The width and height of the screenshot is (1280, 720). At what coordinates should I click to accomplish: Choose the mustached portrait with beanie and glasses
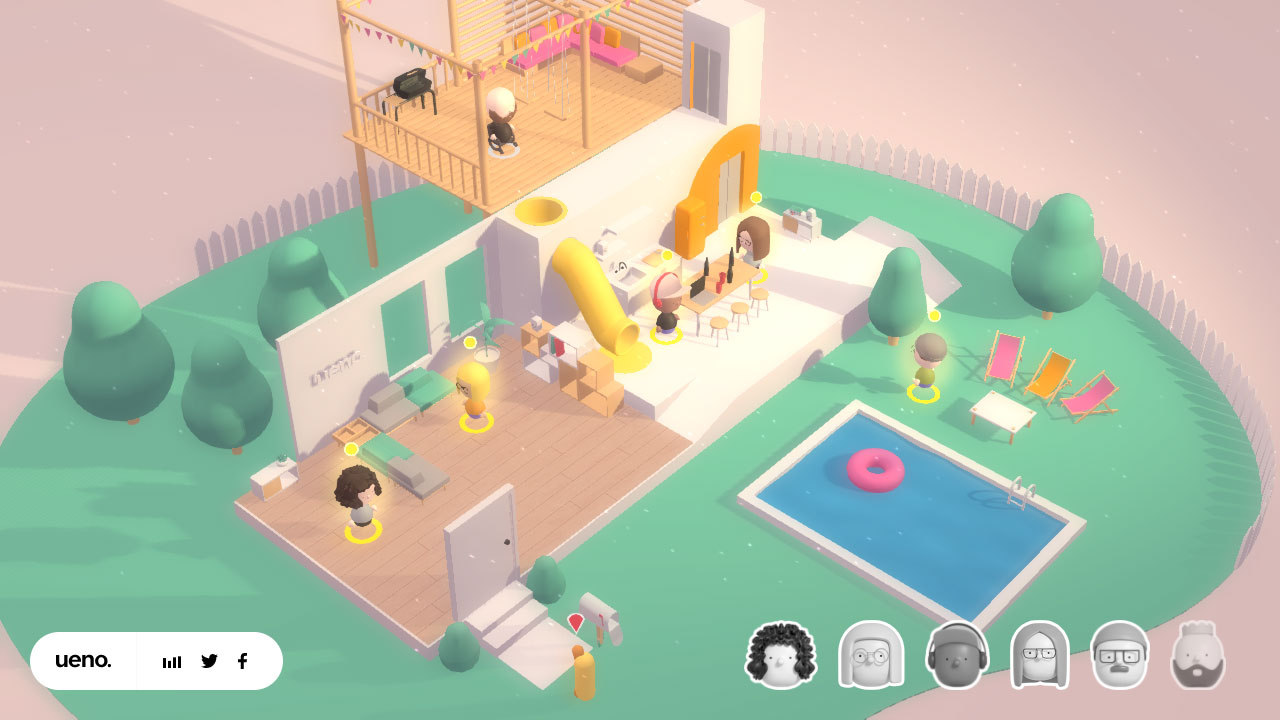point(1119,656)
